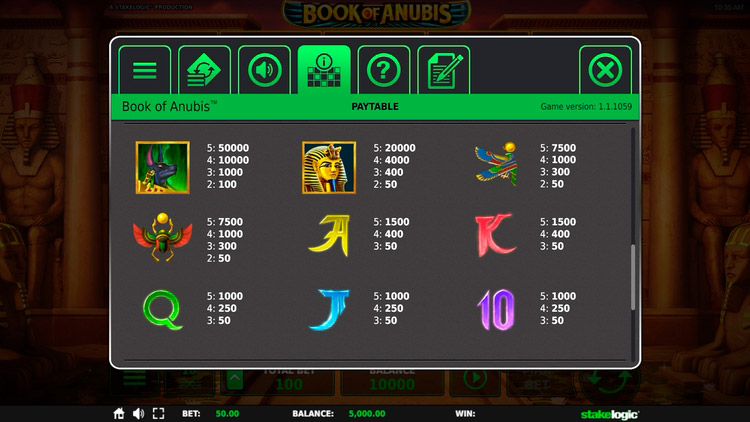Close the paytable panel

(605, 70)
